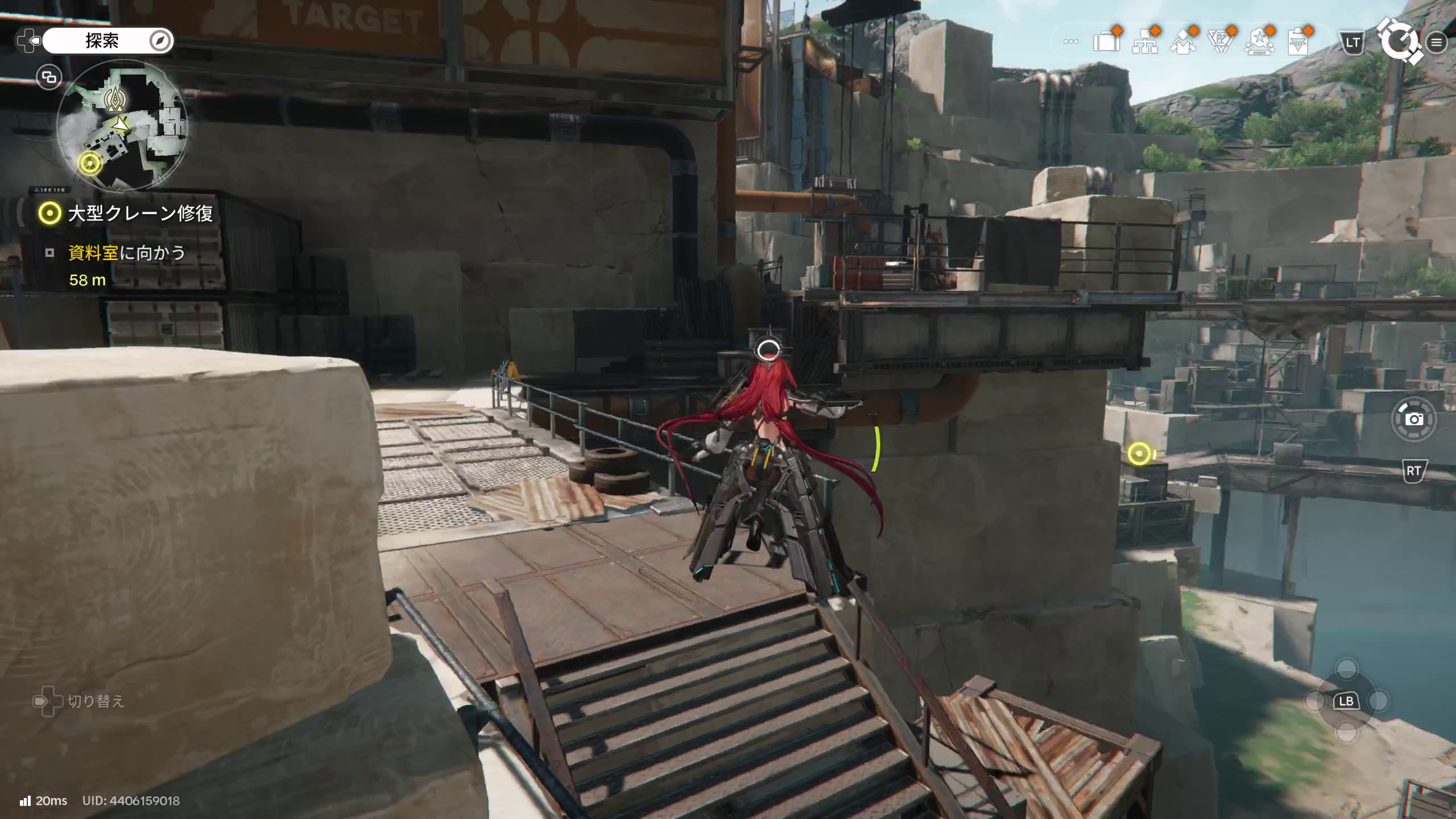Open the triangular P.P. pass icon
Screen dimensions: 1456x819
[x=1221, y=42]
